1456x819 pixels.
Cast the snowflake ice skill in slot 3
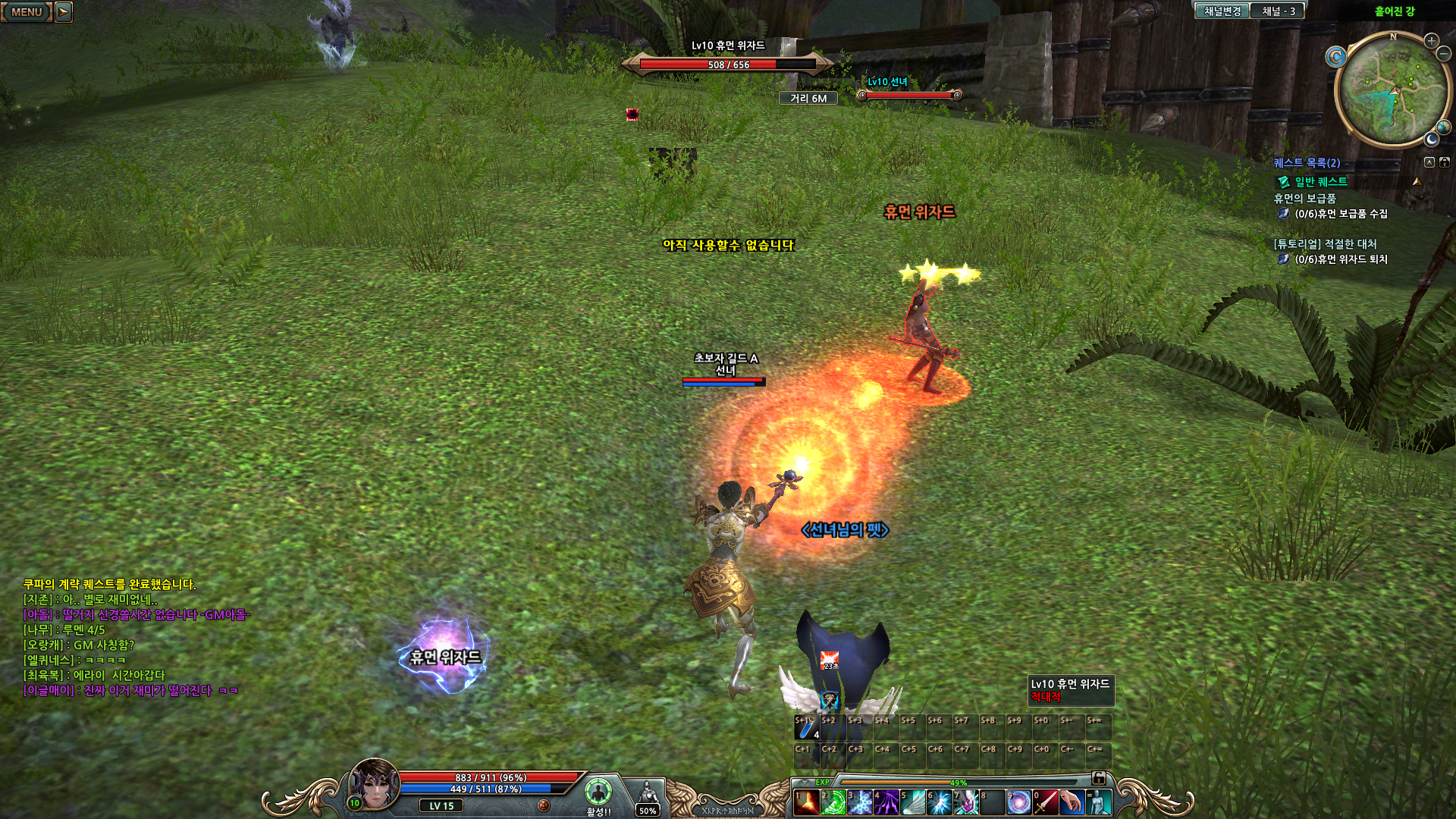tap(859, 802)
